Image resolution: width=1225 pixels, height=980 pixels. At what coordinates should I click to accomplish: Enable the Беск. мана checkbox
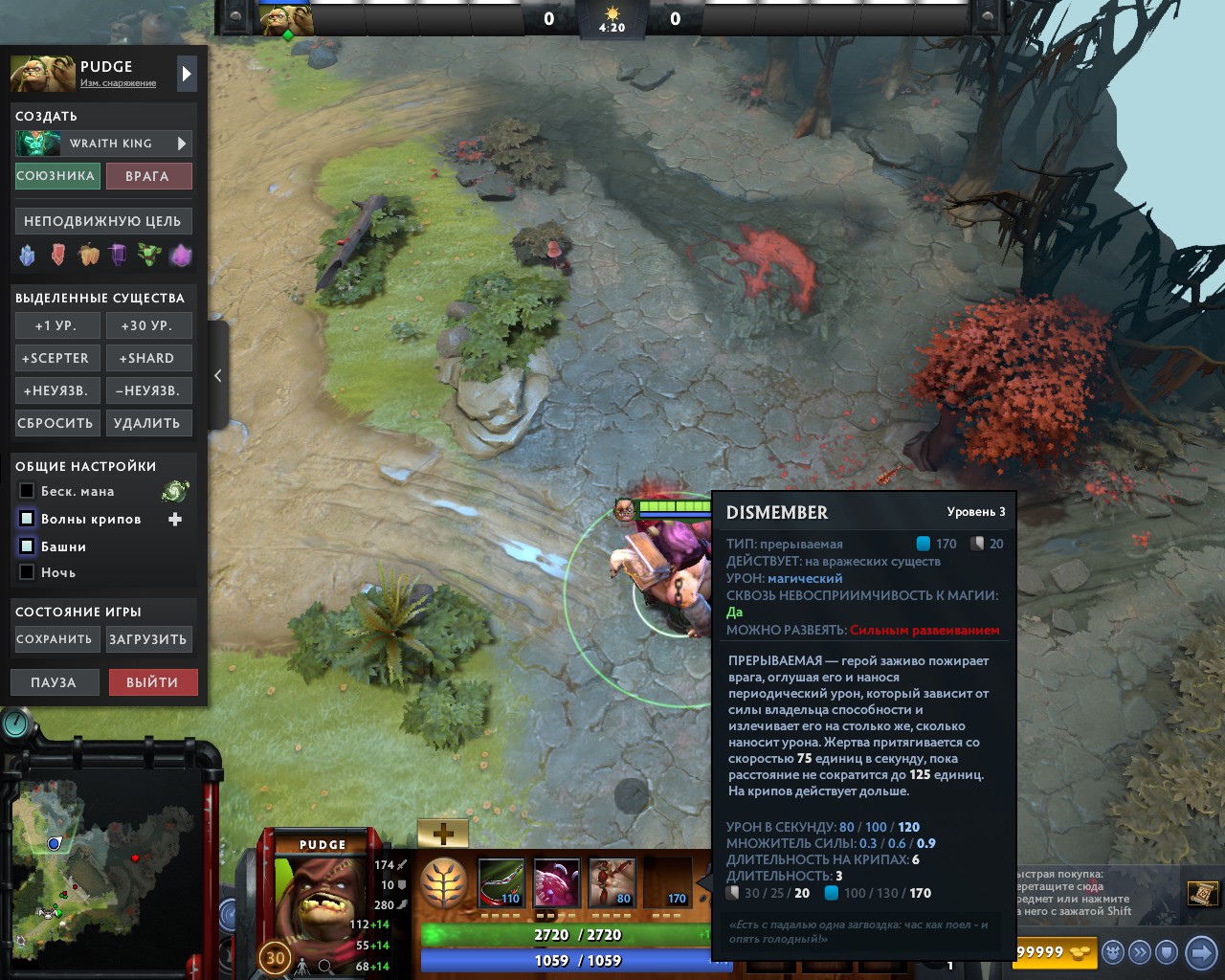click(26, 491)
